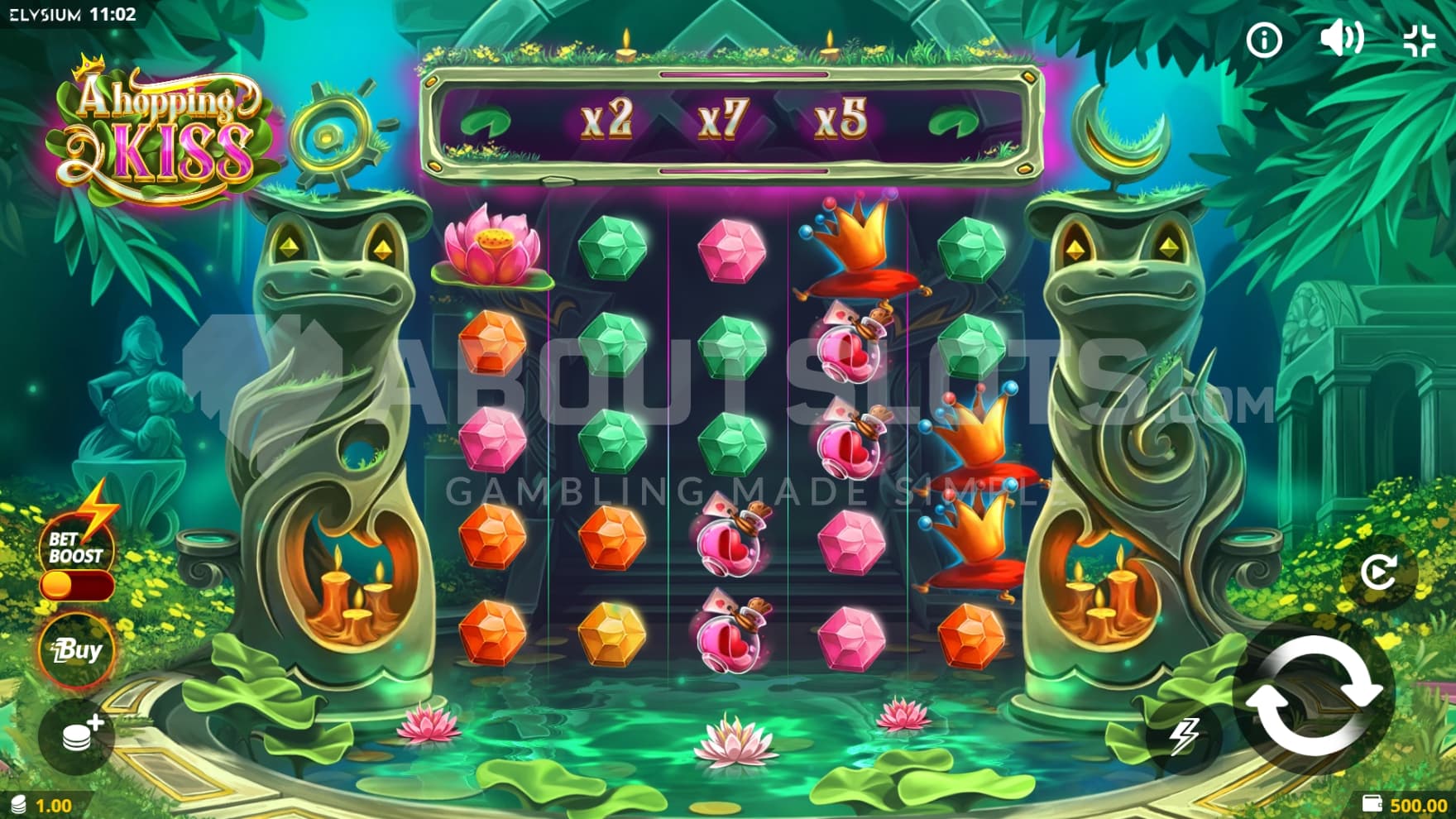1456x819 pixels.
Task: Activate autoplay spins
Action: [x=1378, y=572]
